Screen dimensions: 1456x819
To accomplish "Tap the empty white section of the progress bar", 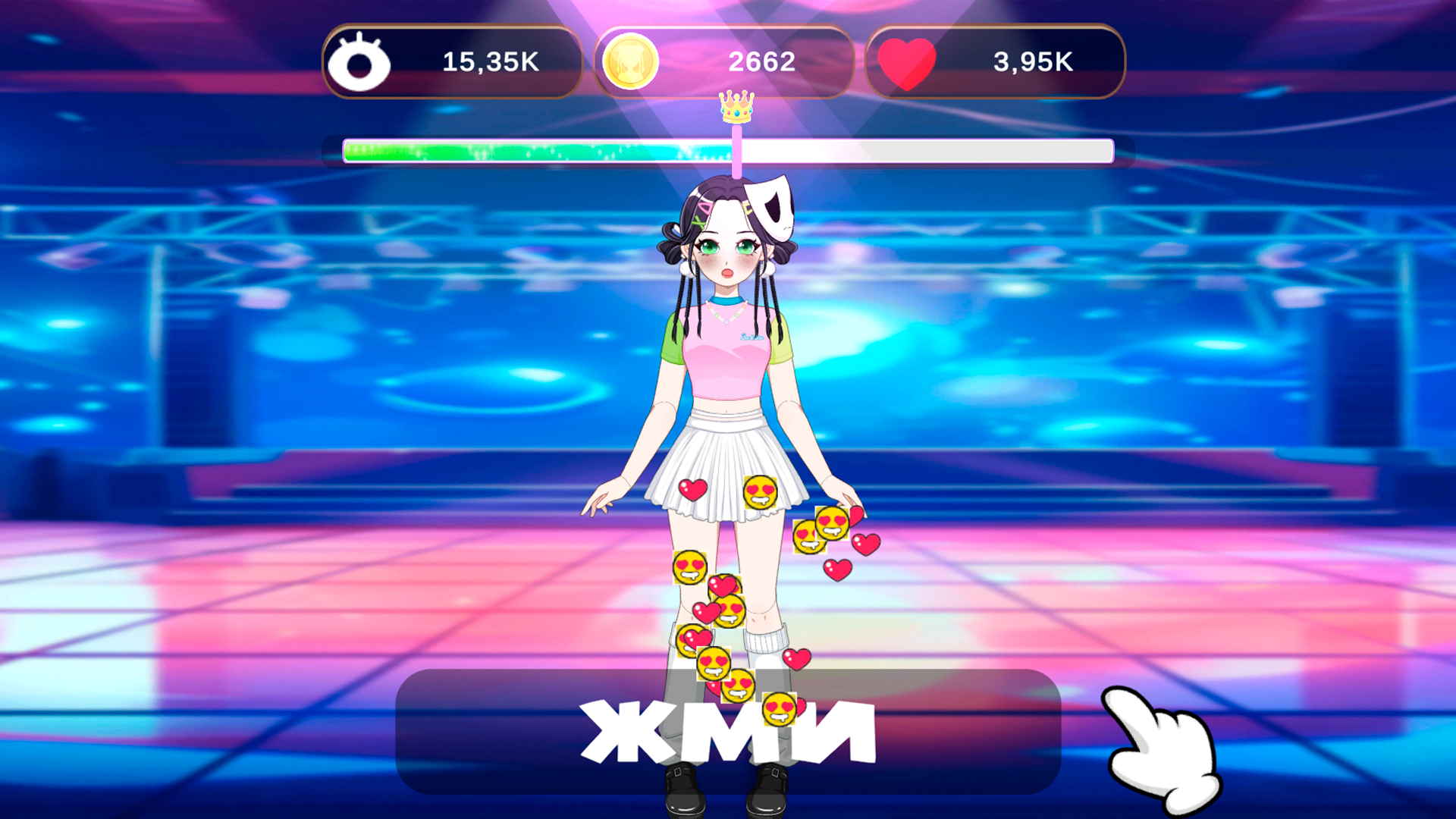I will [925, 151].
